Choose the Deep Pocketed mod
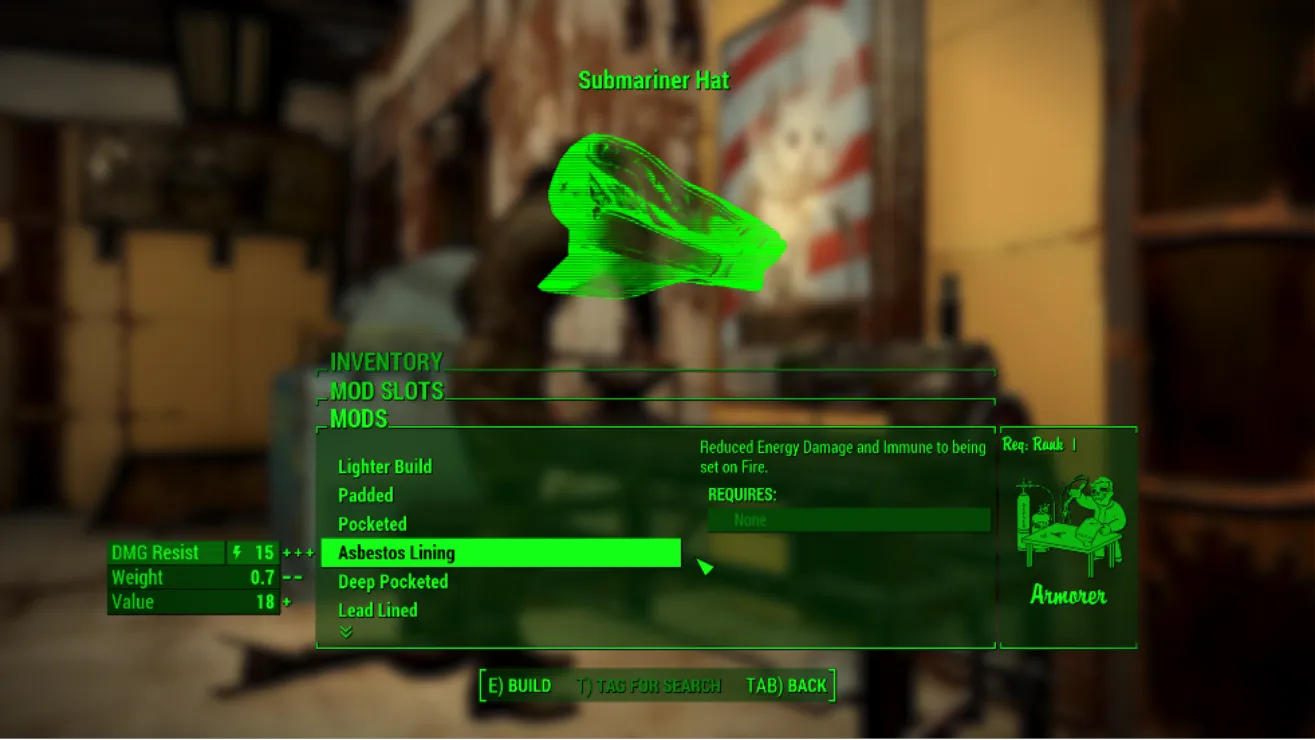Viewport: 1315px width, 740px height. 393,582
